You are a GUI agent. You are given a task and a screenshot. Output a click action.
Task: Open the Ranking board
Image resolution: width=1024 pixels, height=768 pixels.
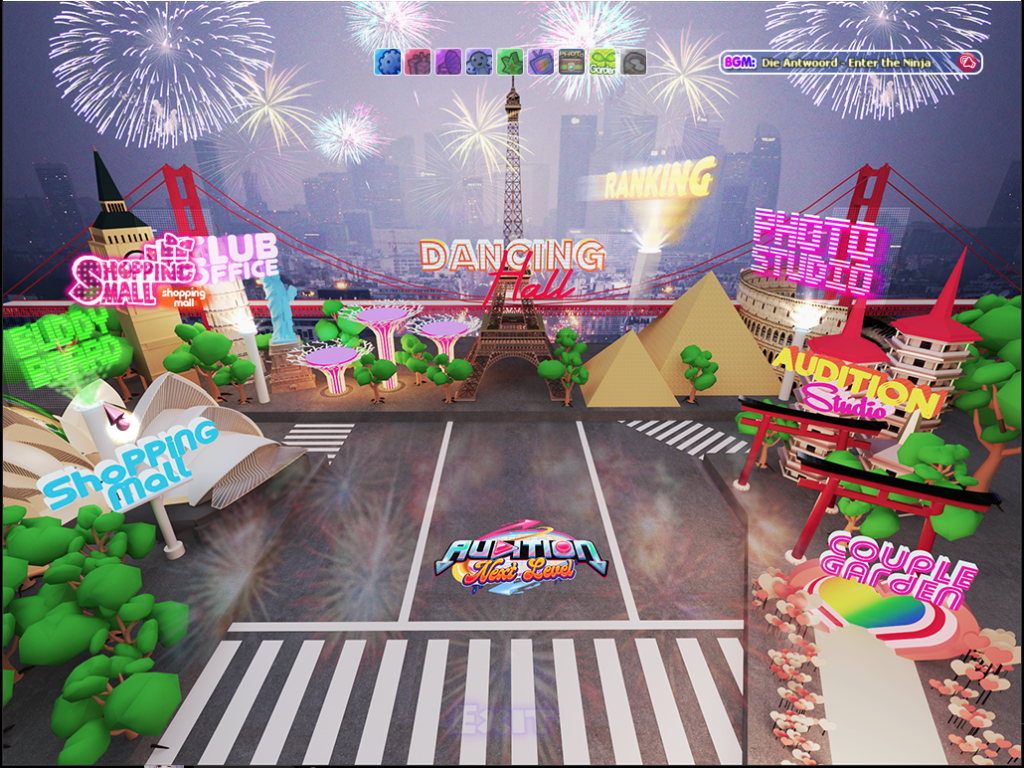[x=660, y=181]
